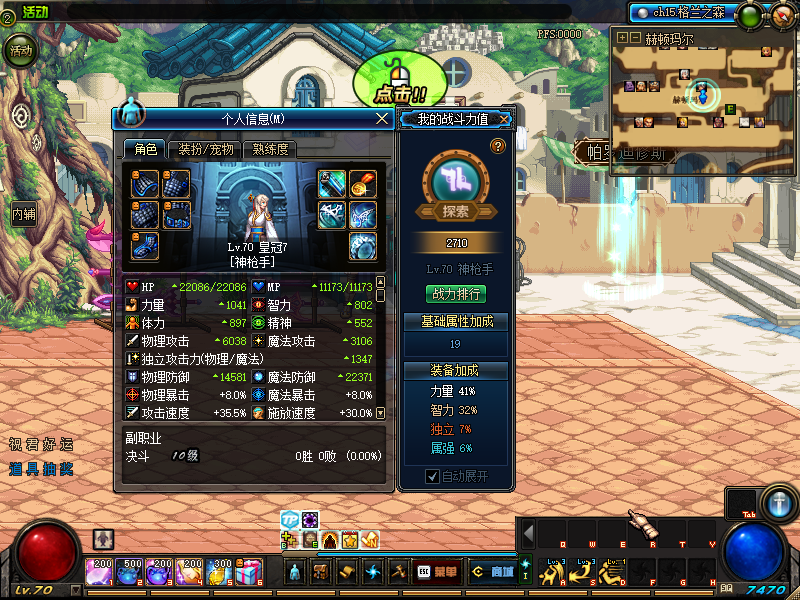
Task: Click the 内辅 side button
Action: point(23,213)
